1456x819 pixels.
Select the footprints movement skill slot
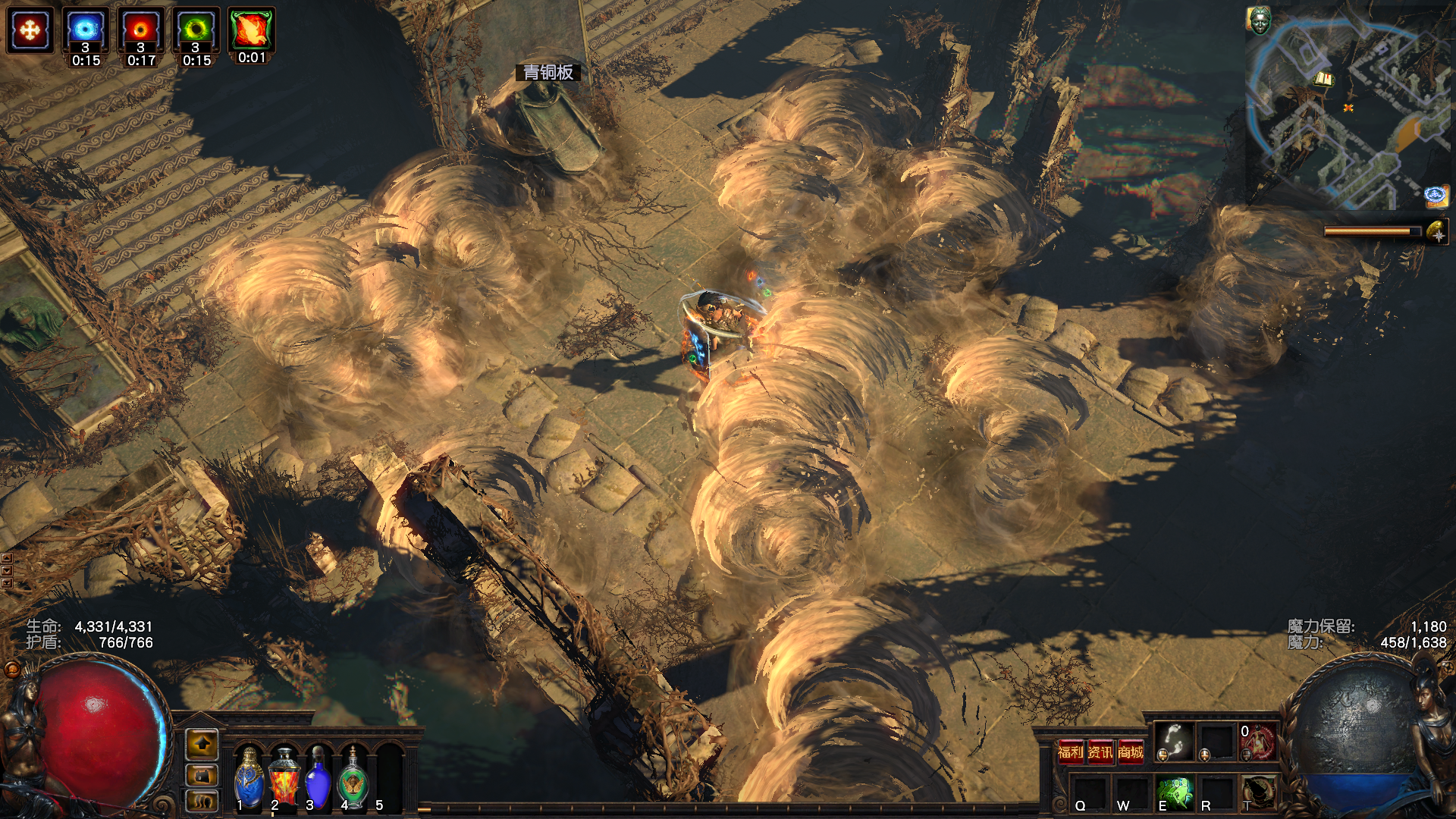click(1173, 741)
